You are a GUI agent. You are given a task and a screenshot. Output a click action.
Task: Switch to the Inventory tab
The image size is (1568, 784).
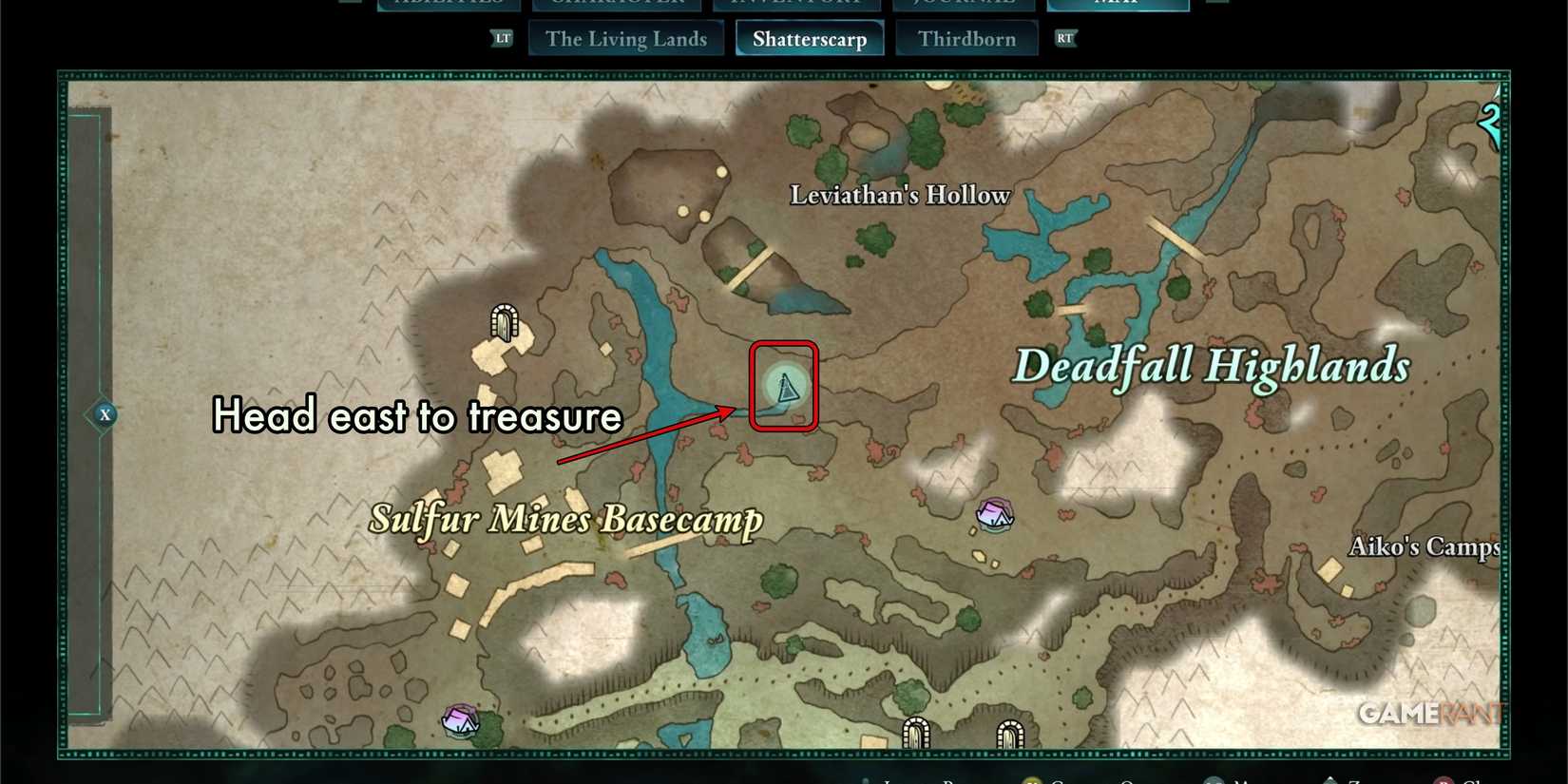pyautogui.click(x=800, y=4)
